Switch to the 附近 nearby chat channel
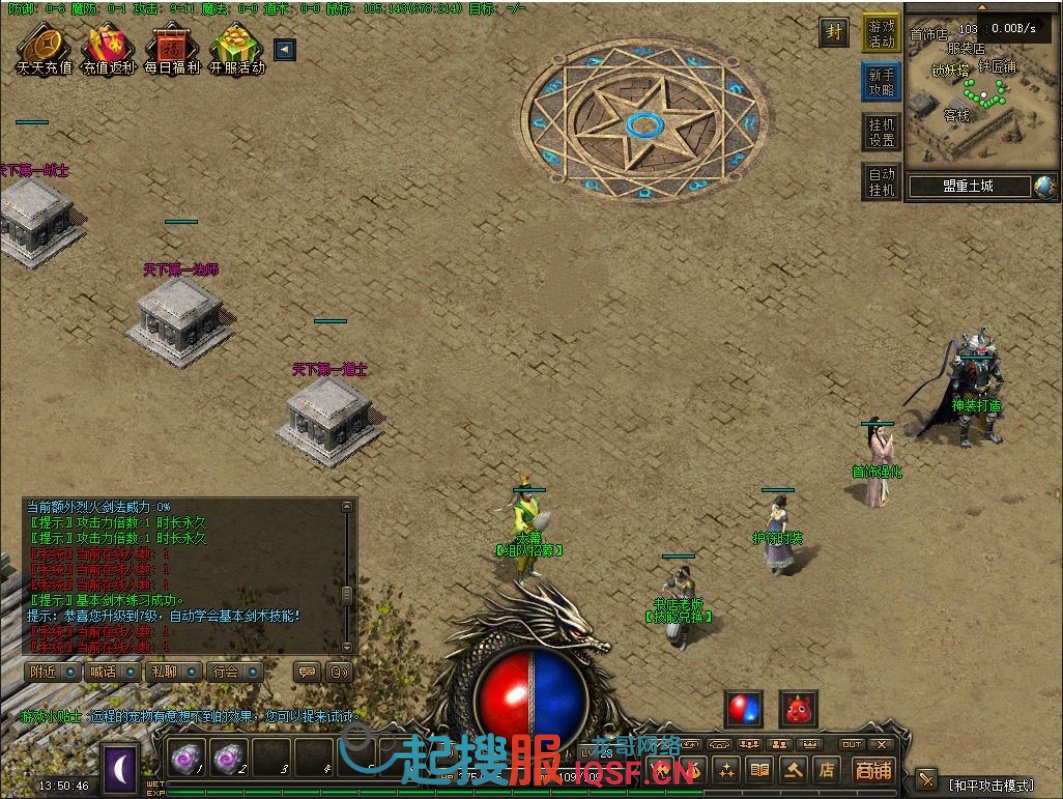Screen dimensions: 1063x799 coord(50,672)
